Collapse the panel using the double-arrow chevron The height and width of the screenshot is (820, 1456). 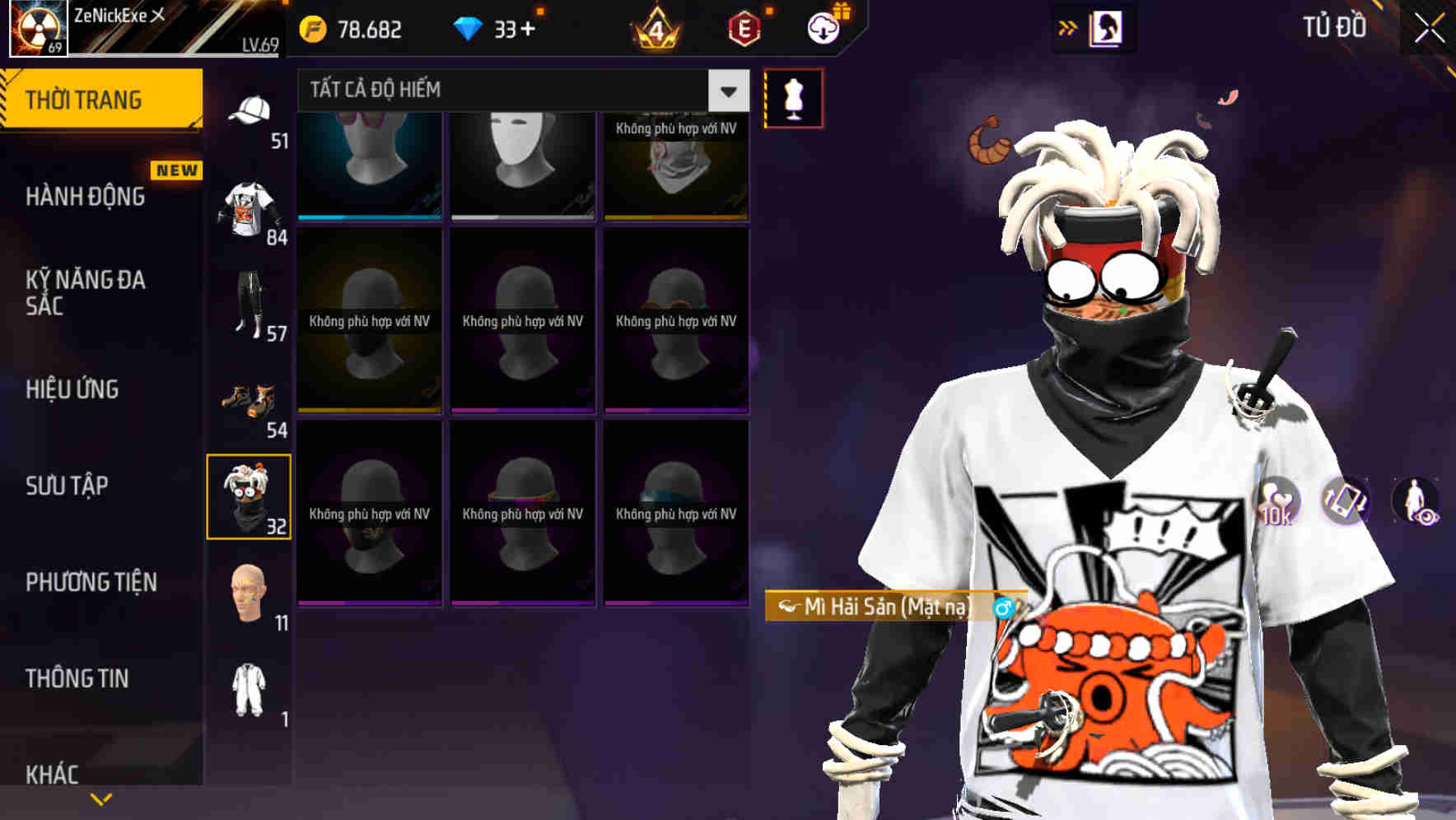1068,26
